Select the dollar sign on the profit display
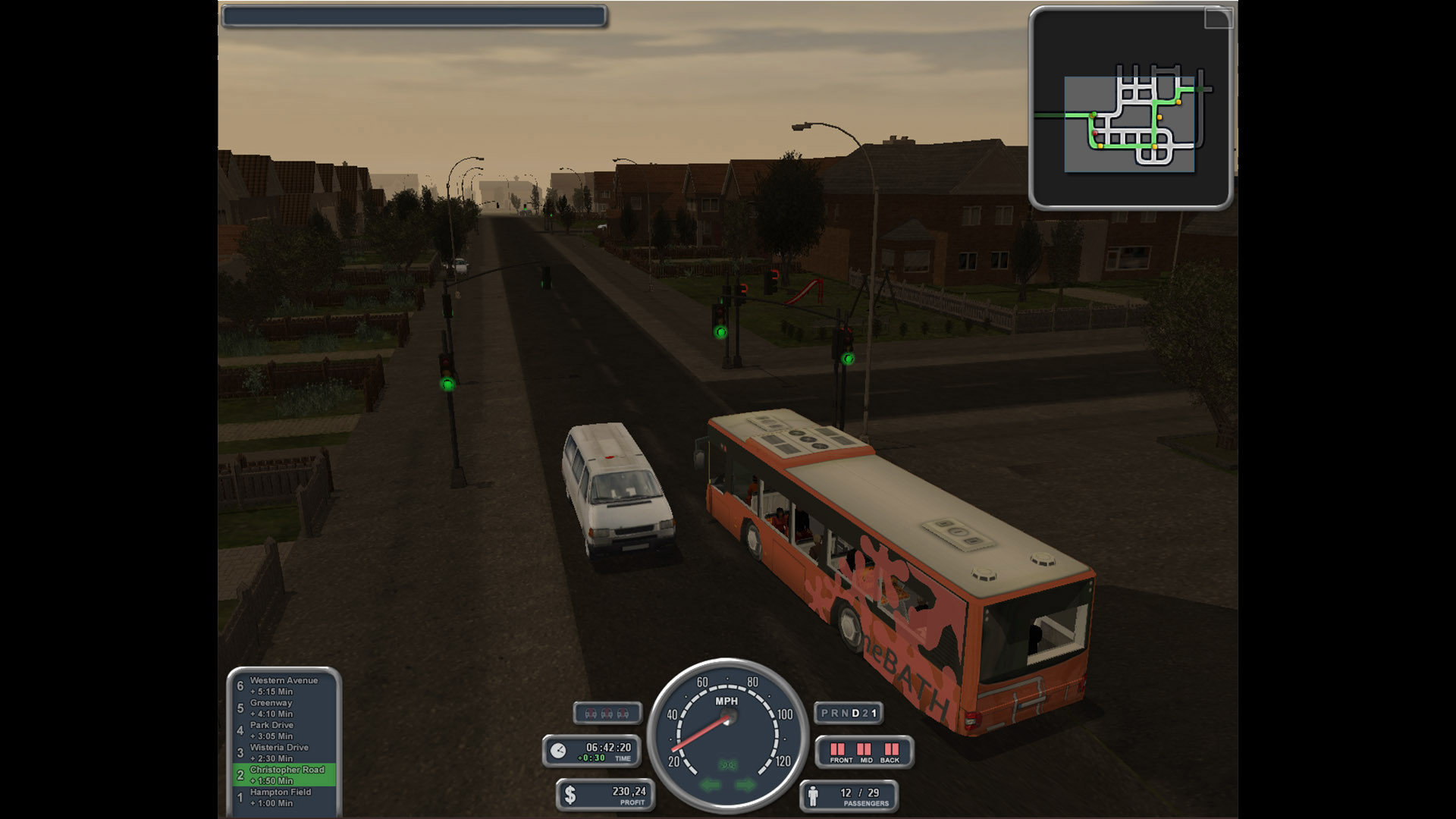Screen dimensions: 1456x819 (x=570, y=794)
